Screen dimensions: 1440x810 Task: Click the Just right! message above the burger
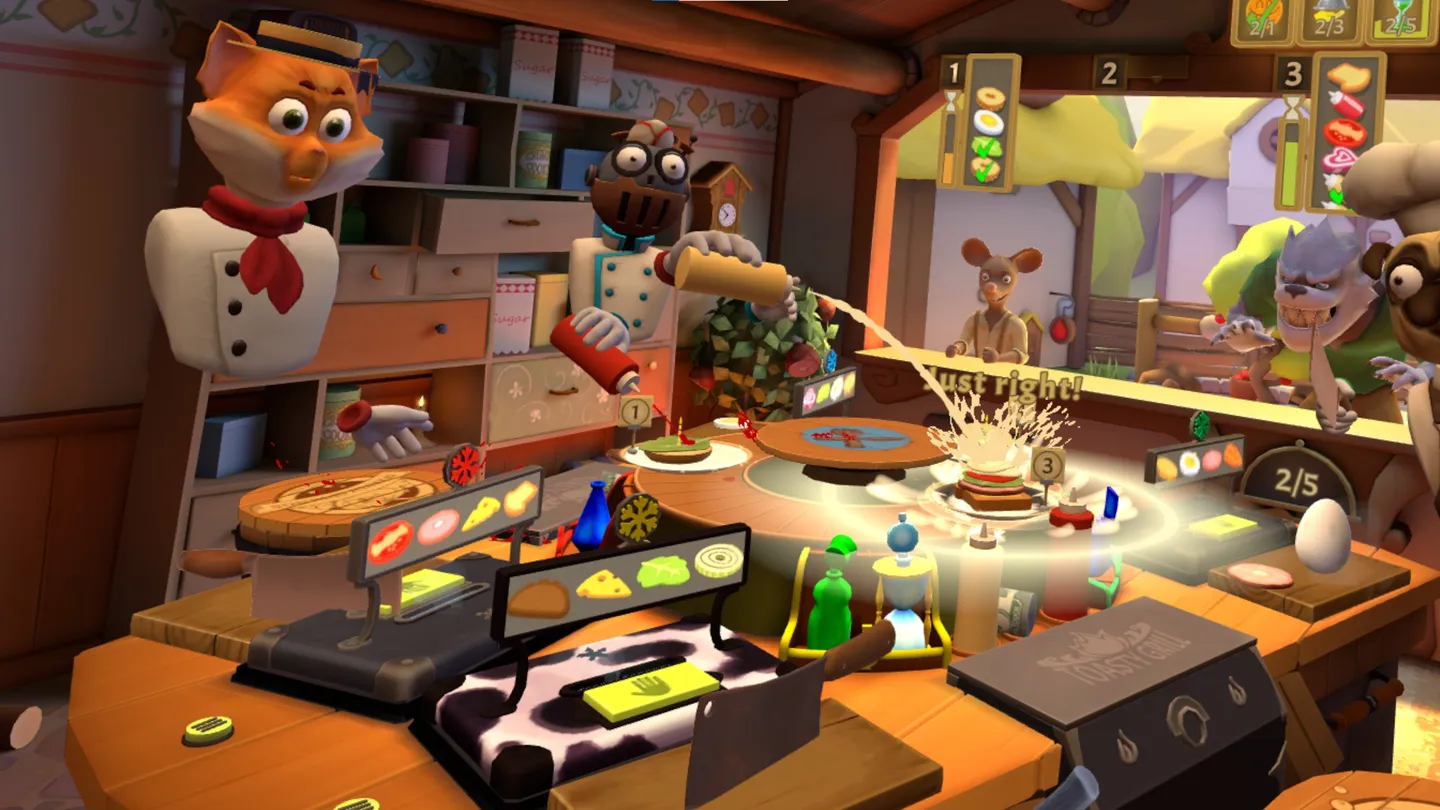[x=1004, y=382]
